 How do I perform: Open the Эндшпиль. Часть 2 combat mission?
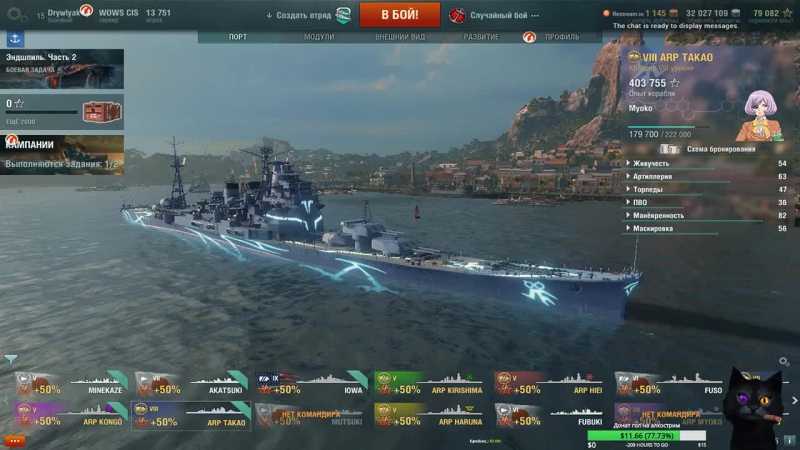62,69
